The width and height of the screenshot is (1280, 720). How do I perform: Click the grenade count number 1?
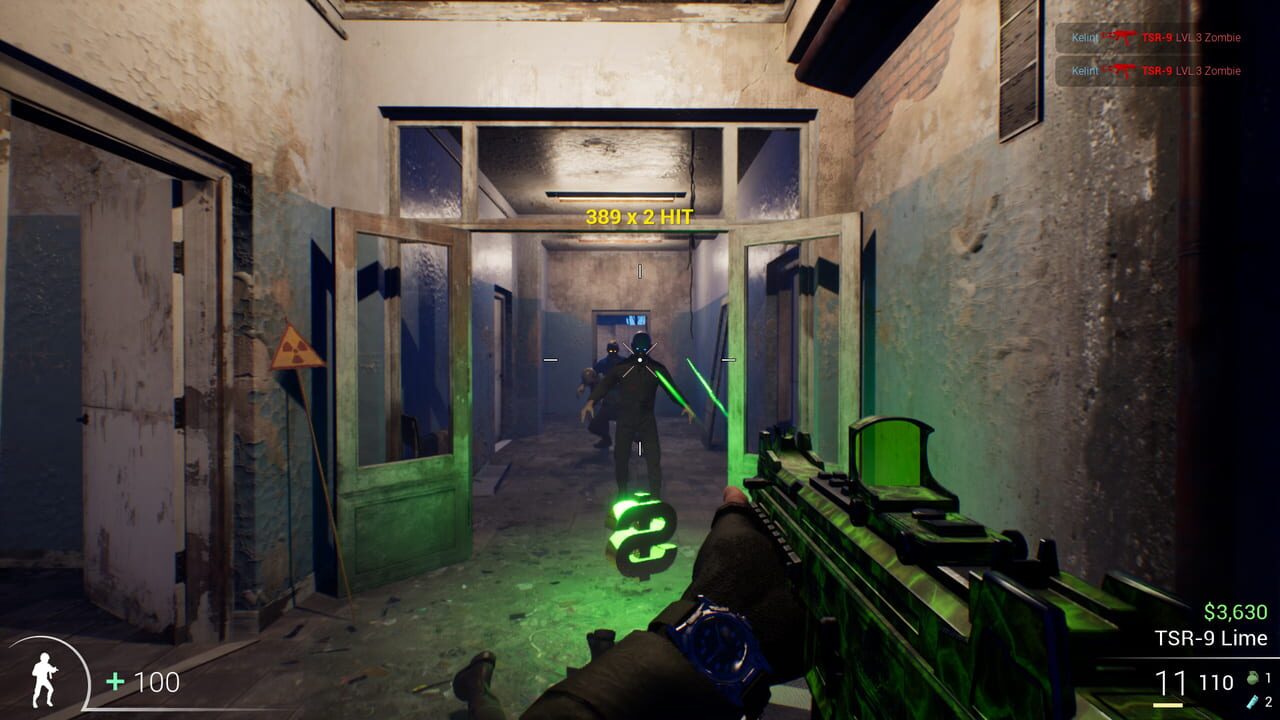coord(1268,678)
